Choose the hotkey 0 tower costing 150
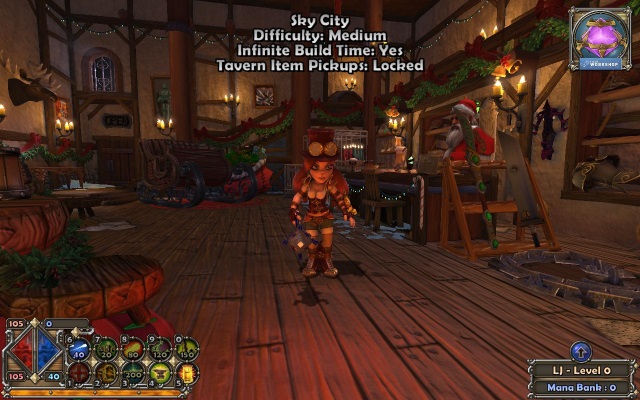The image size is (640, 400). (186, 349)
